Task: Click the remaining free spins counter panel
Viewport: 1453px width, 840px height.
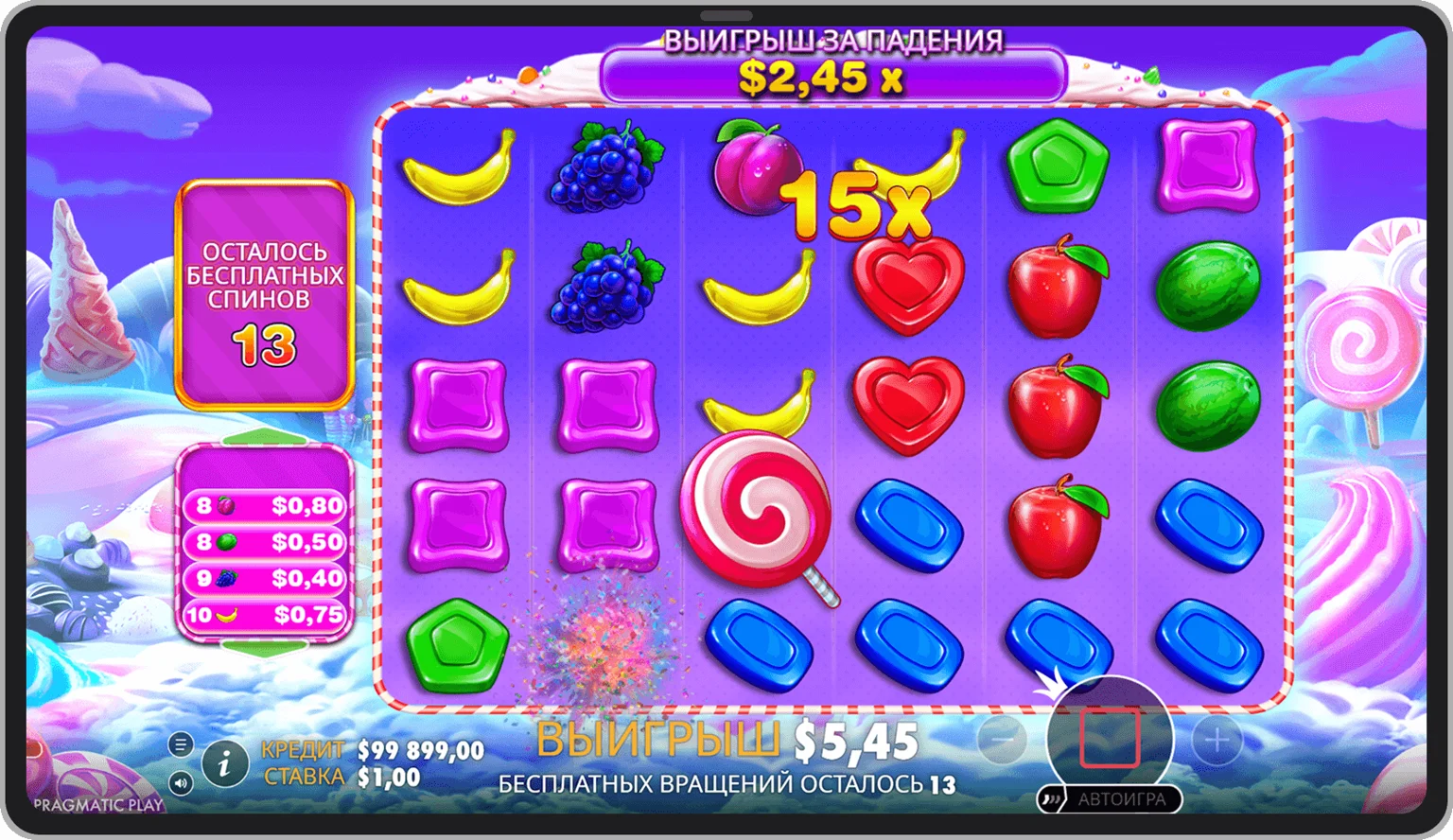Action: (x=265, y=293)
